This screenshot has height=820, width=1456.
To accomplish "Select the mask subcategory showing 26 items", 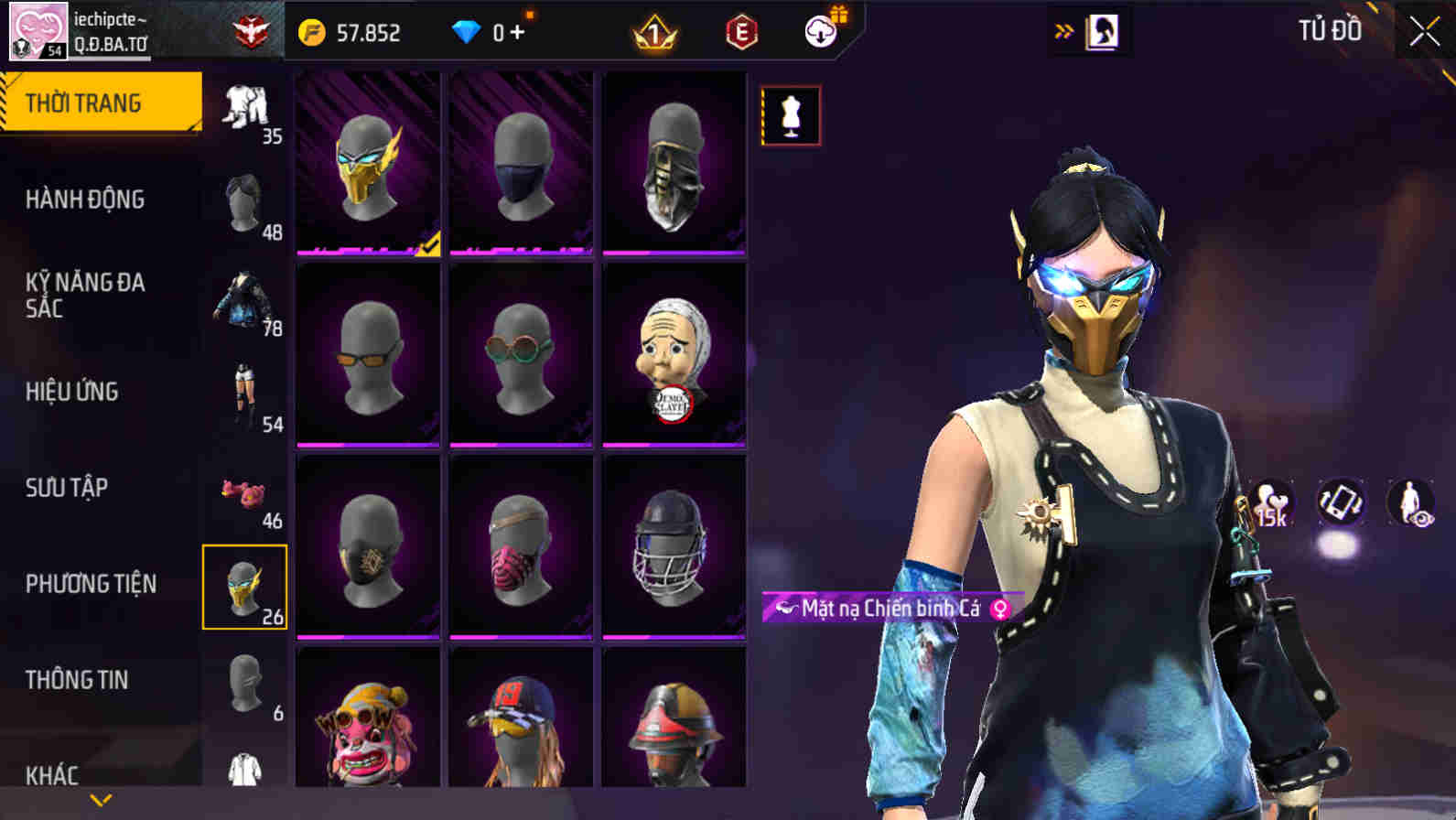I will [243, 586].
